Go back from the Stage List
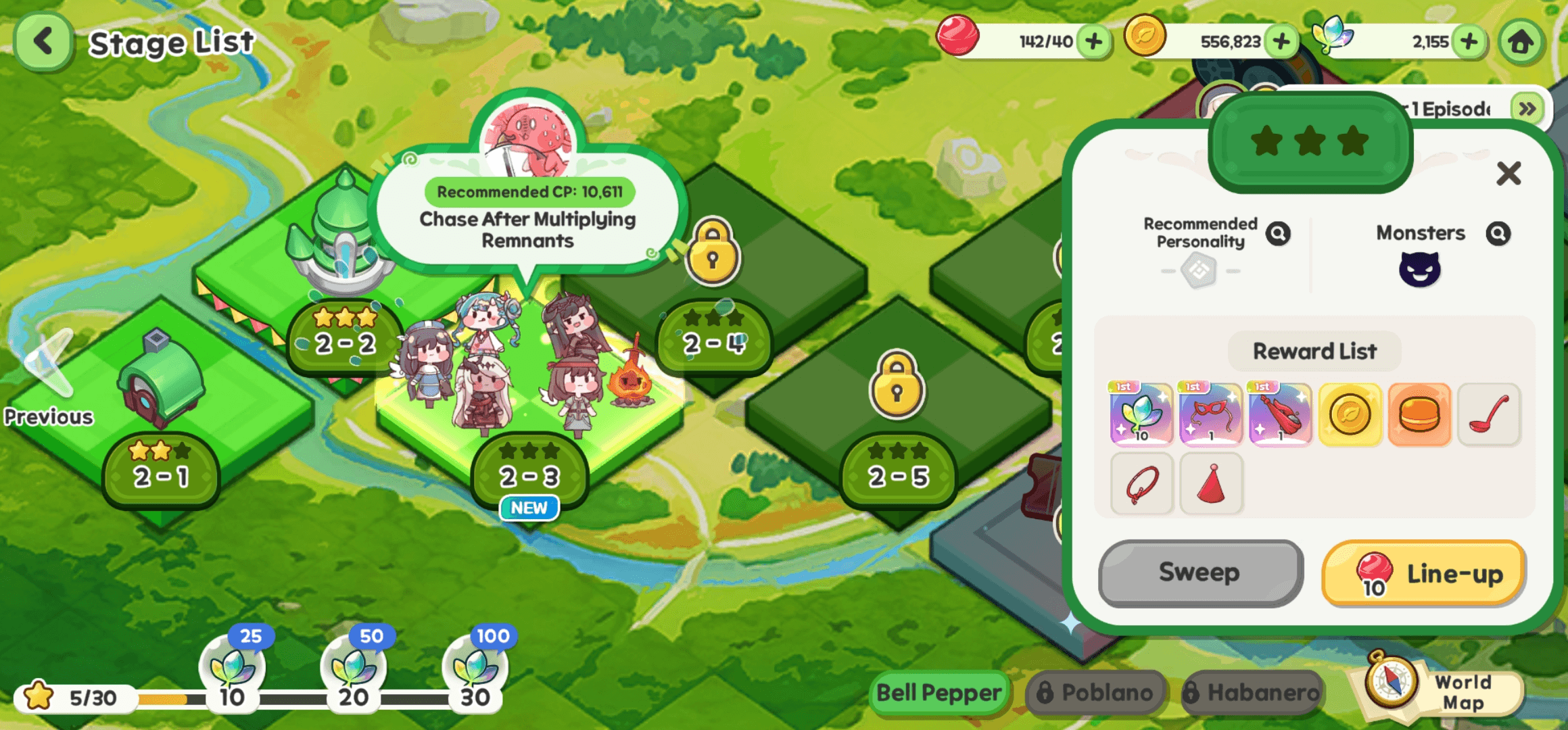This screenshot has width=1568, height=730. pyautogui.click(x=43, y=42)
